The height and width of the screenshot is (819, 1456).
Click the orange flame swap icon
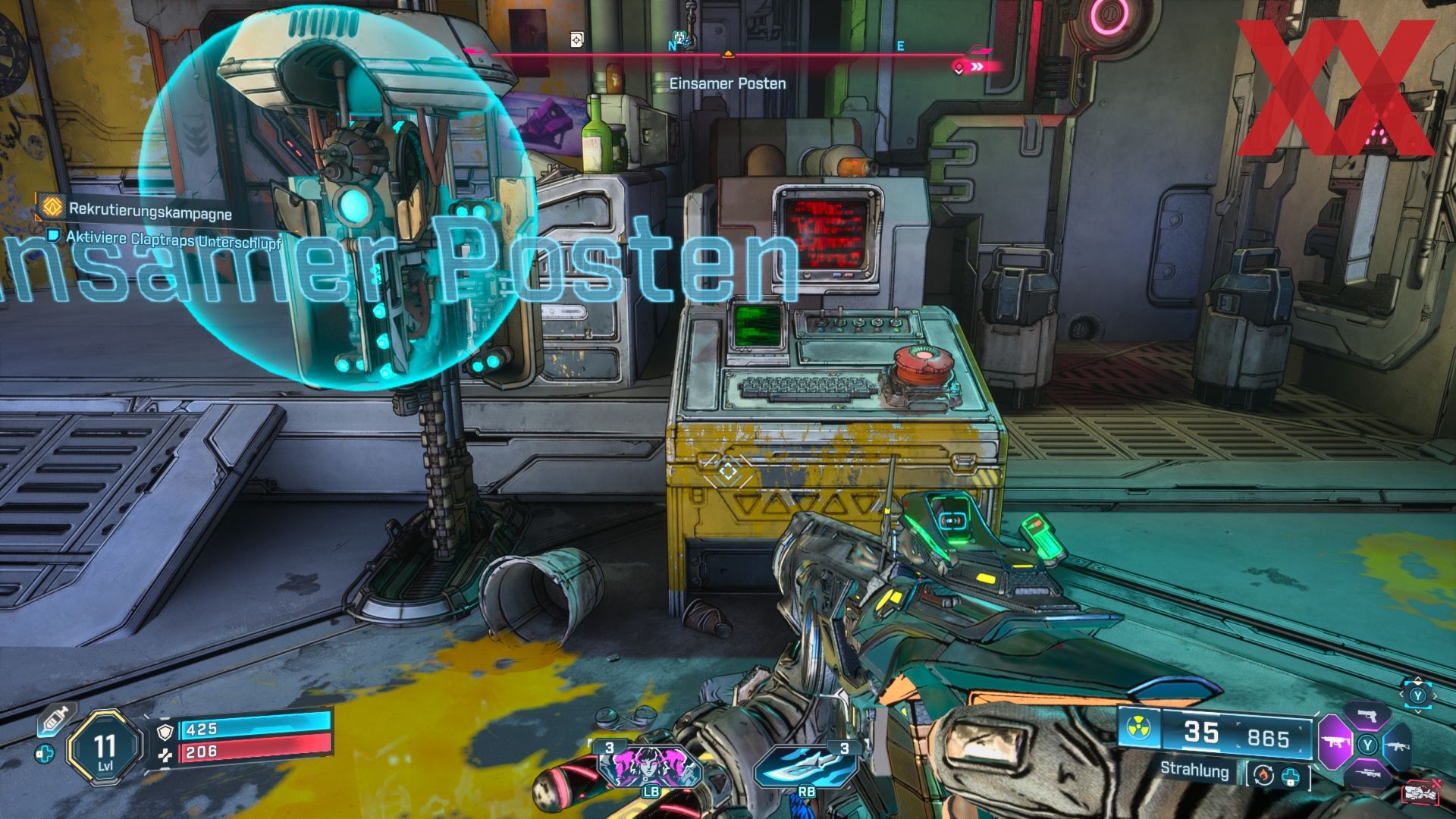1263,775
